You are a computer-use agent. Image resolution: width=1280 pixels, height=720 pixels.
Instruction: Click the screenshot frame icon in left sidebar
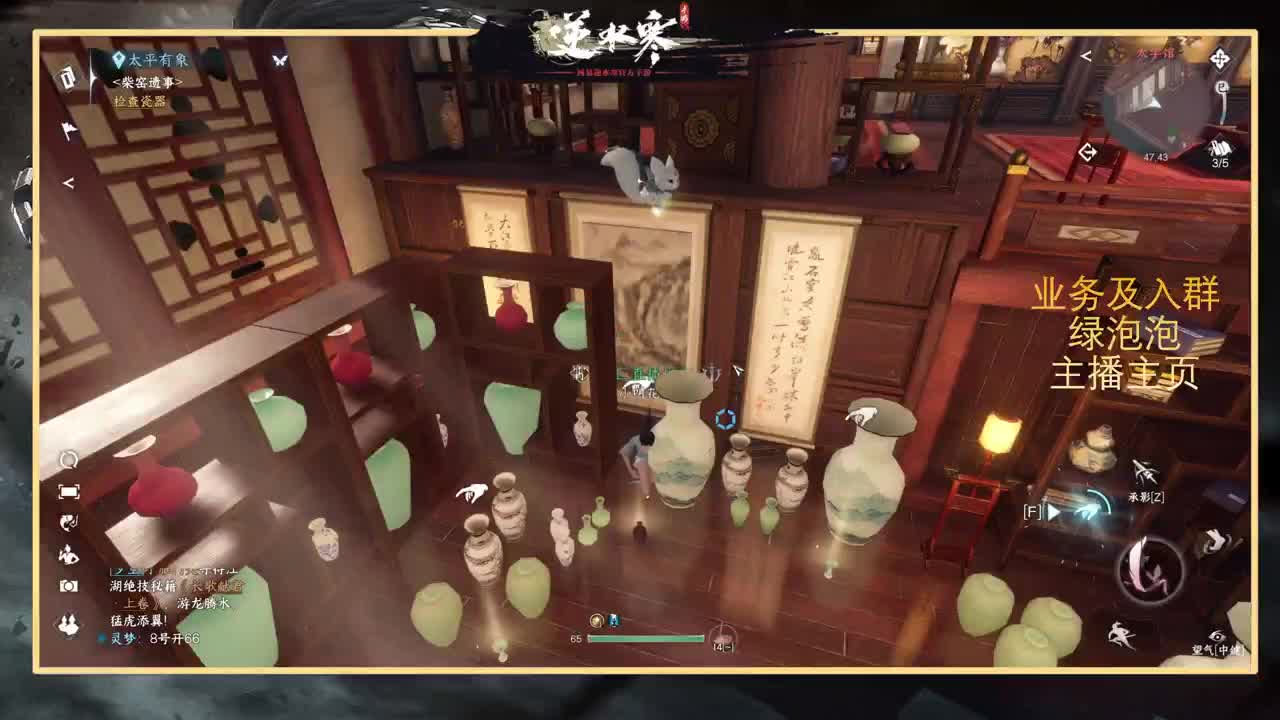[67, 490]
